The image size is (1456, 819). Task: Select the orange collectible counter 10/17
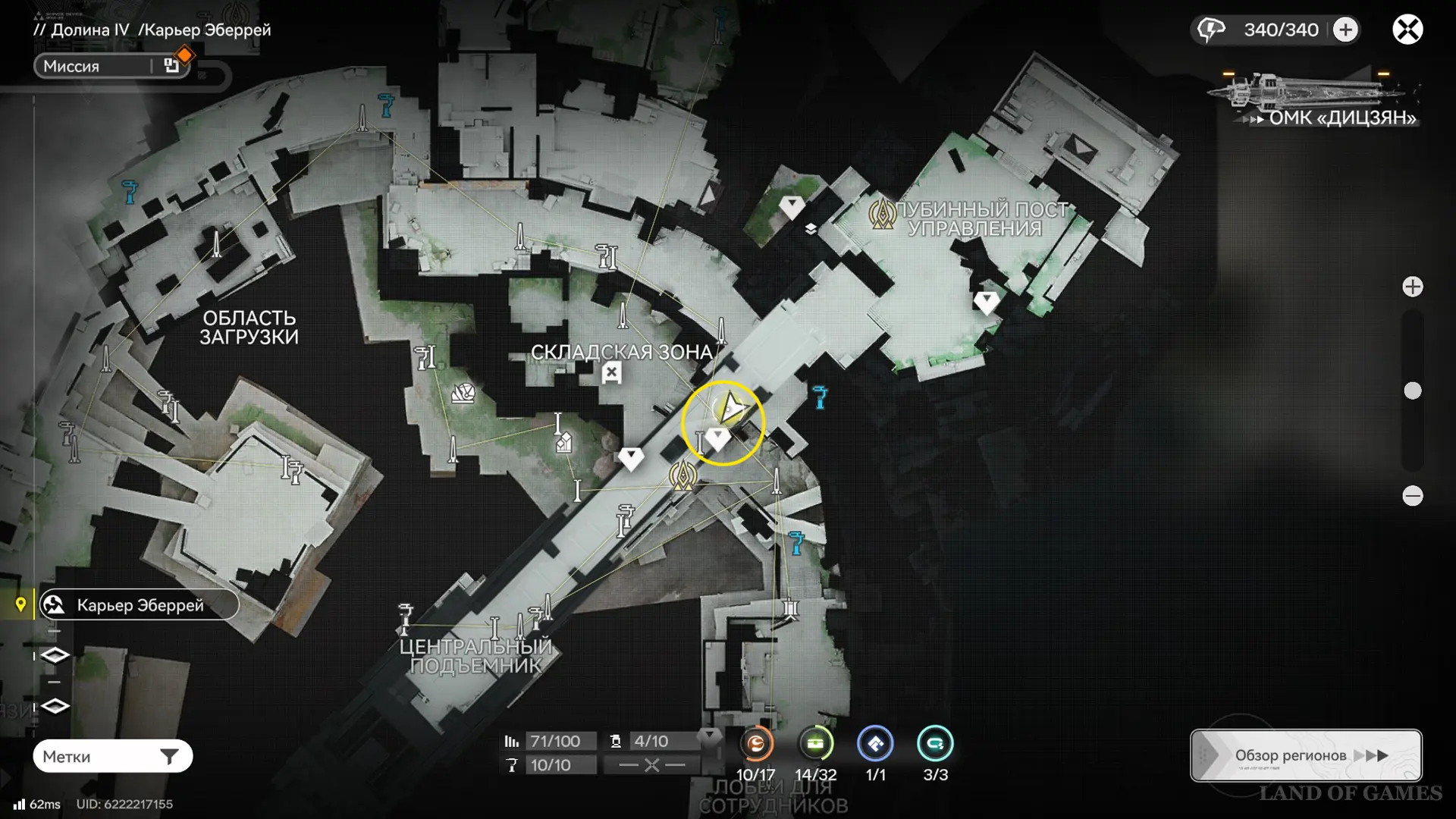pos(756,744)
